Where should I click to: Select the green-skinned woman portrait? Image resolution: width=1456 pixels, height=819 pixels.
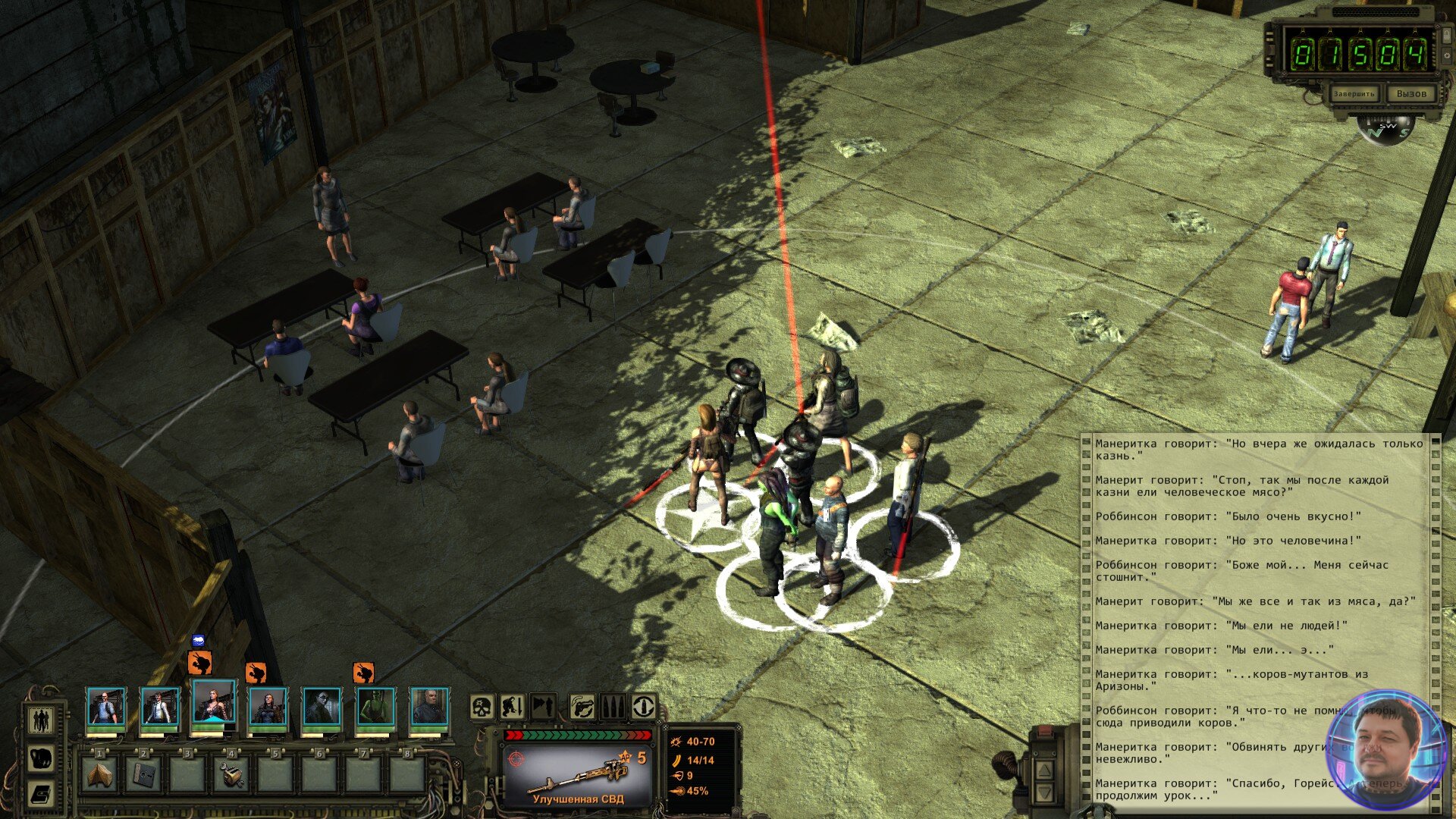tap(375, 707)
